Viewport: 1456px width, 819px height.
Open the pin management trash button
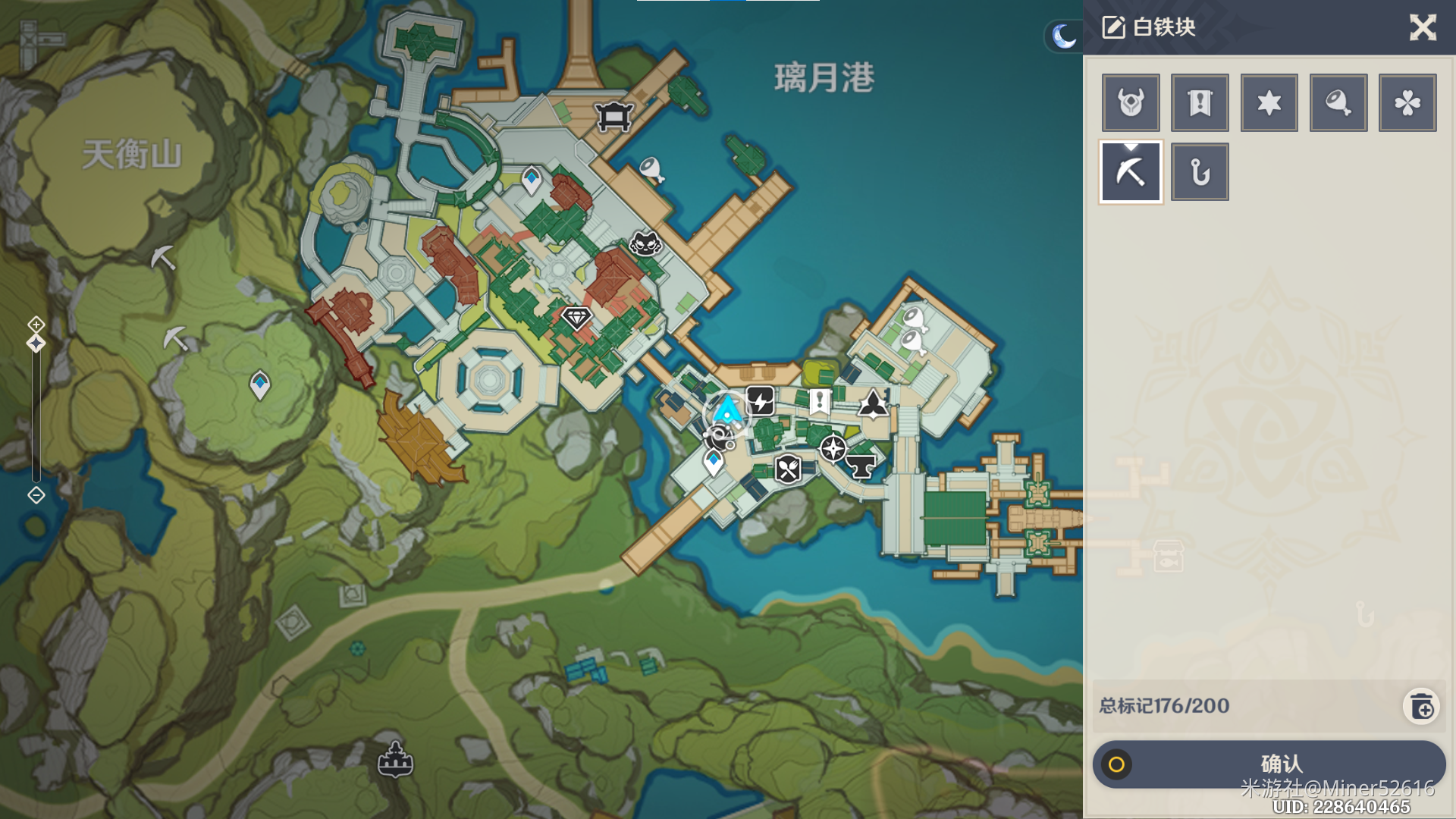point(1422,707)
